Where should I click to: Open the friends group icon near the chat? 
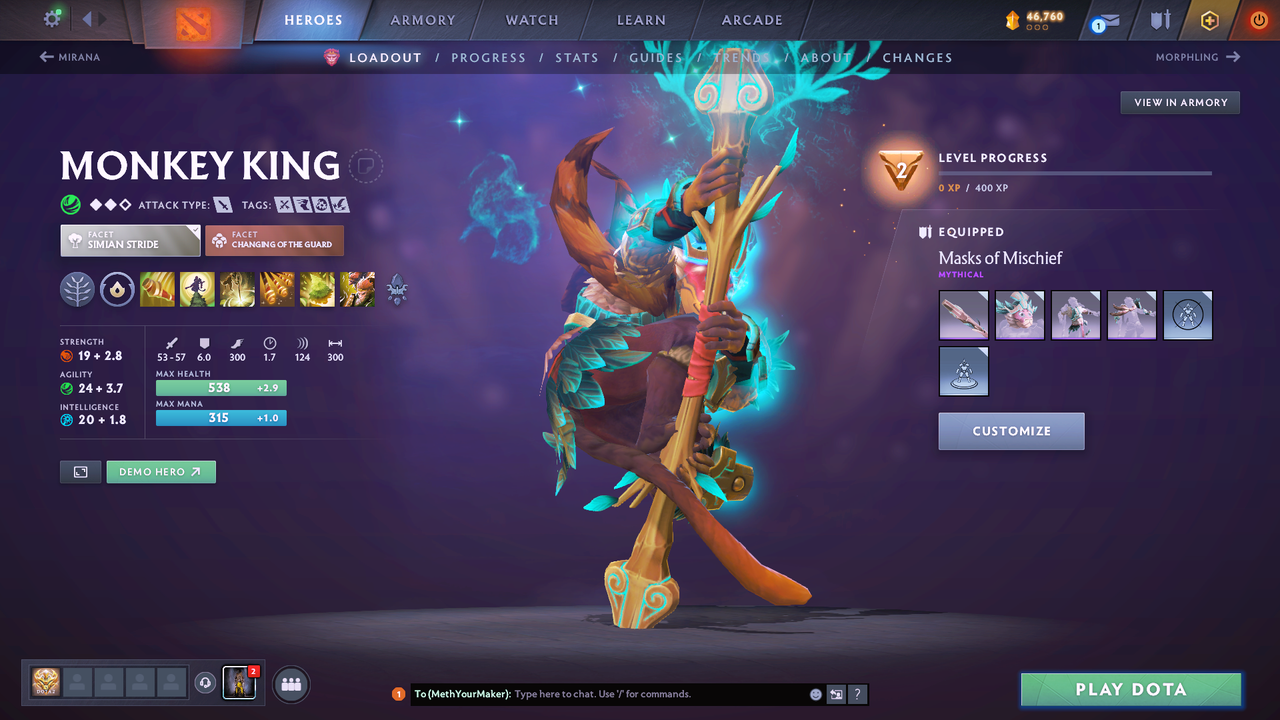coord(290,684)
